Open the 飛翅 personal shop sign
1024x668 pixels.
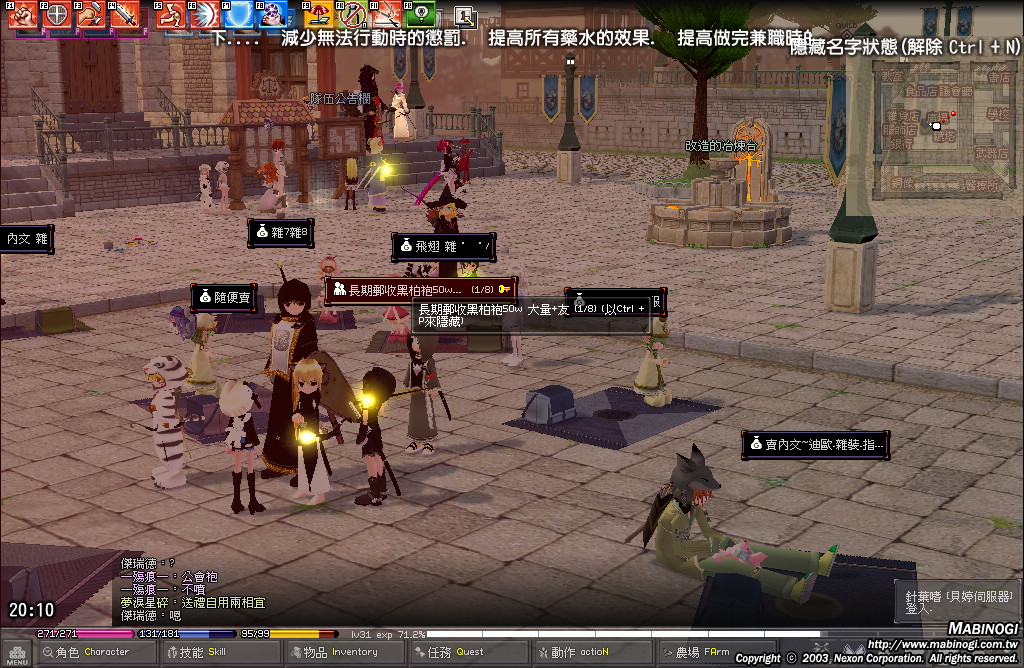[443, 246]
